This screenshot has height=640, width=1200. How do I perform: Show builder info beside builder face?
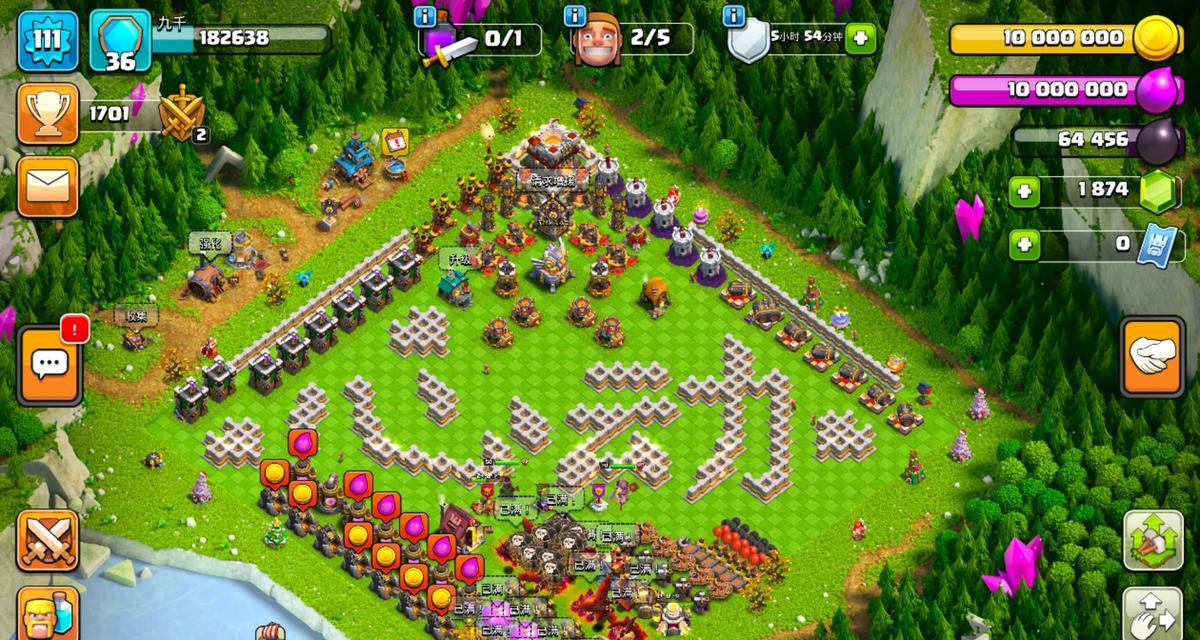pos(575,16)
